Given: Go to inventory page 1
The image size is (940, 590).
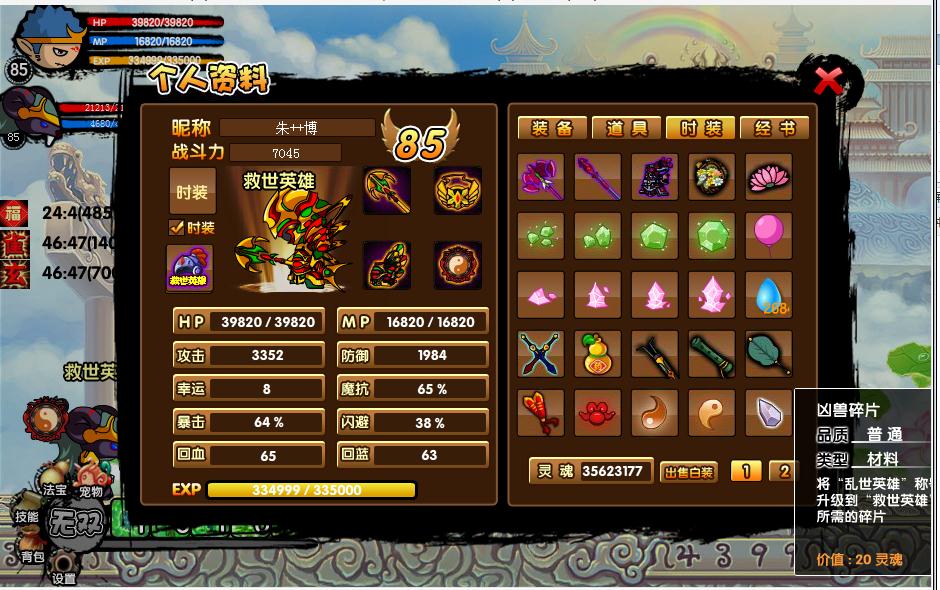Looking at the screenshot, I should (x=745, y=471).
